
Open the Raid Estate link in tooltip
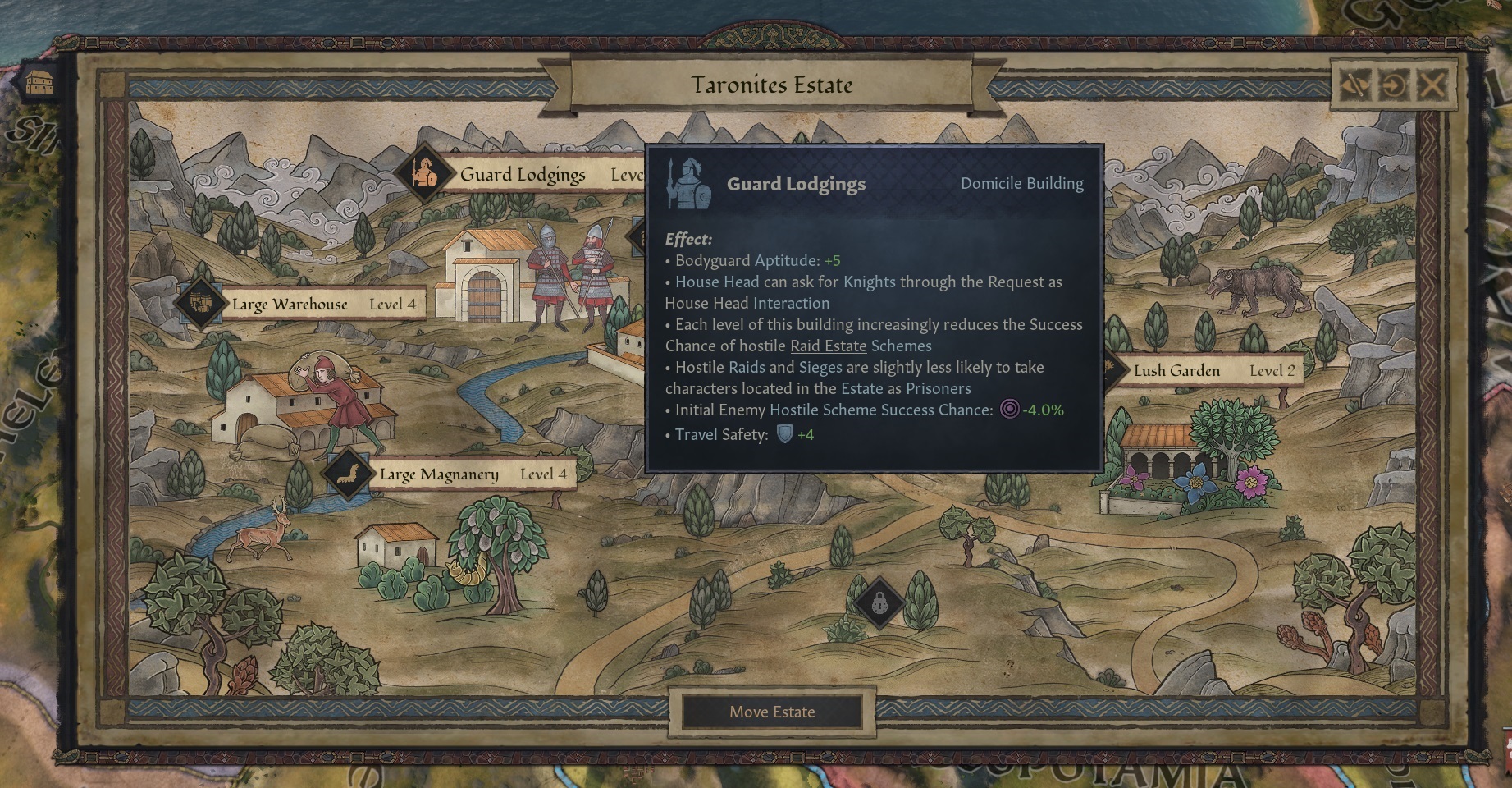(828, 346)
